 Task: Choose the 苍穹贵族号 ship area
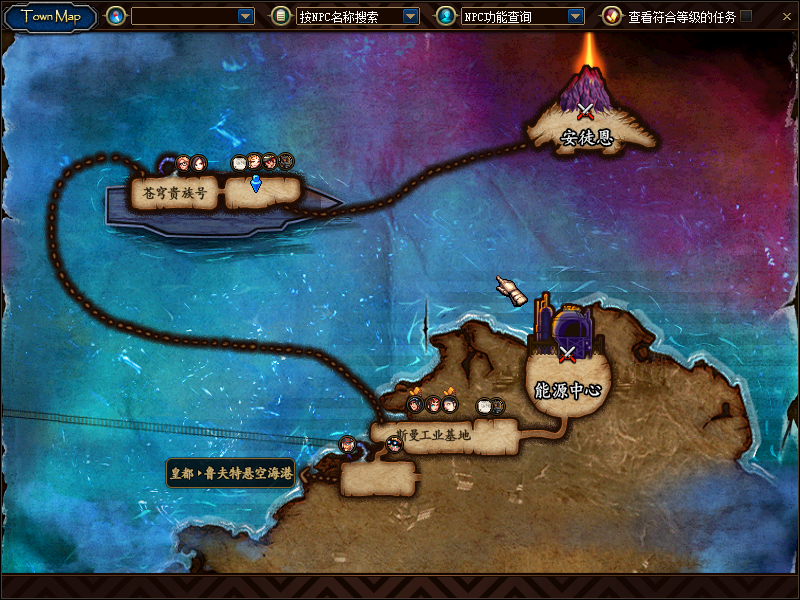pos(175,193)
